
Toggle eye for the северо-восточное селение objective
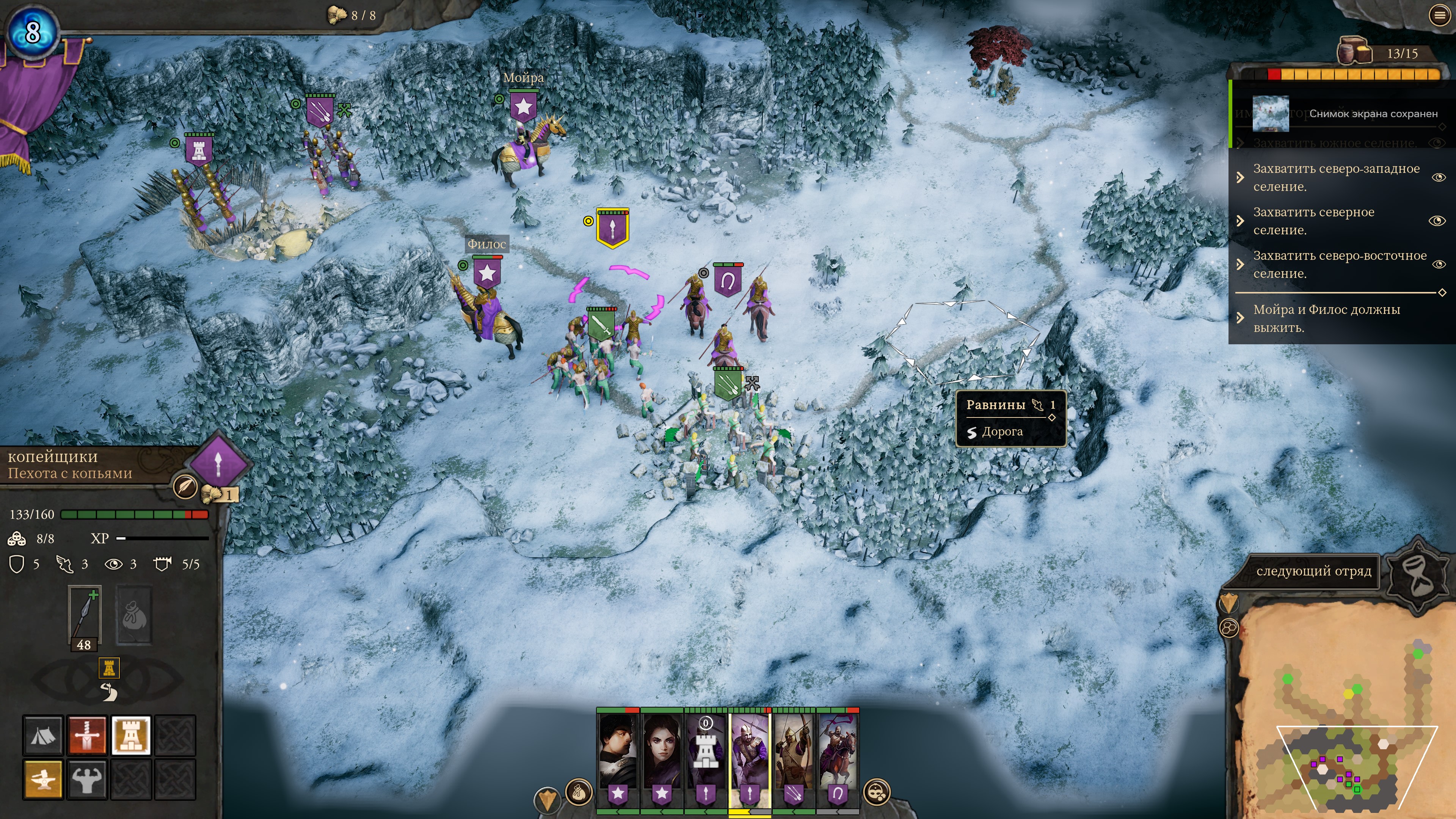pyautogui.click(x=1438, y=264)
